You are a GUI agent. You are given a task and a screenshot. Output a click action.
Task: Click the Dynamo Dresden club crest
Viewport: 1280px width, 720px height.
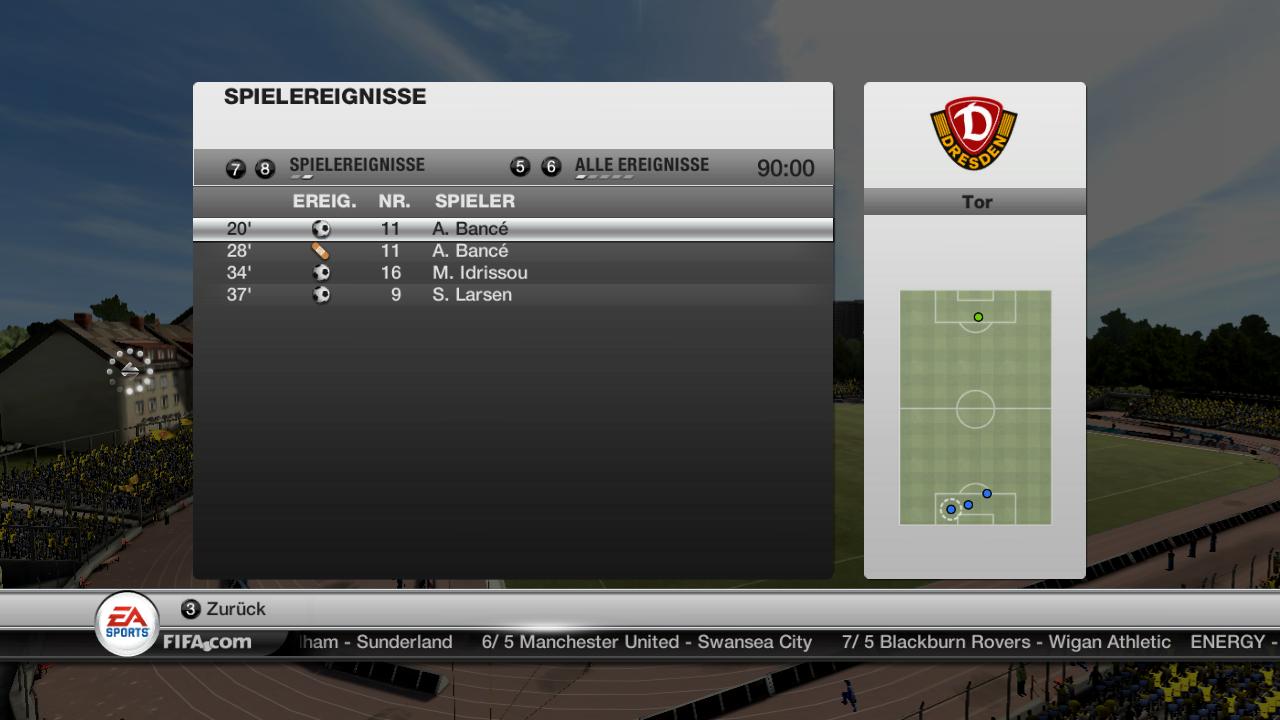pyautogui.click(x=974, y=132)
